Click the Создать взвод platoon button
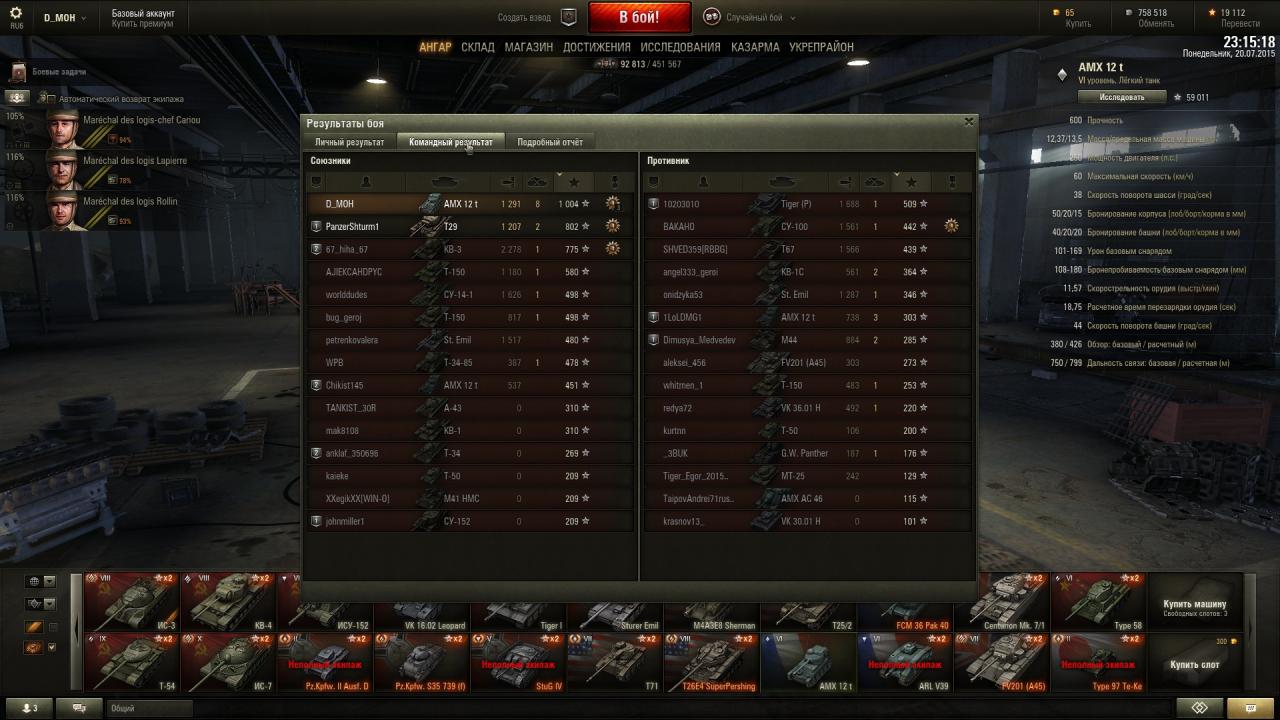Viewport: 1280px width, 720px height. tap(538, 17)
